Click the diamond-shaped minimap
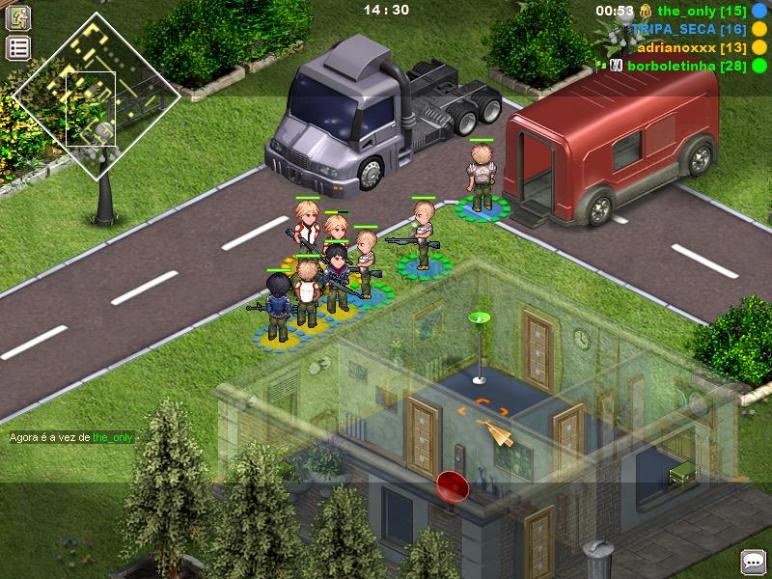The width and height of the screenshot is (772, 579). tap(96, 96)
